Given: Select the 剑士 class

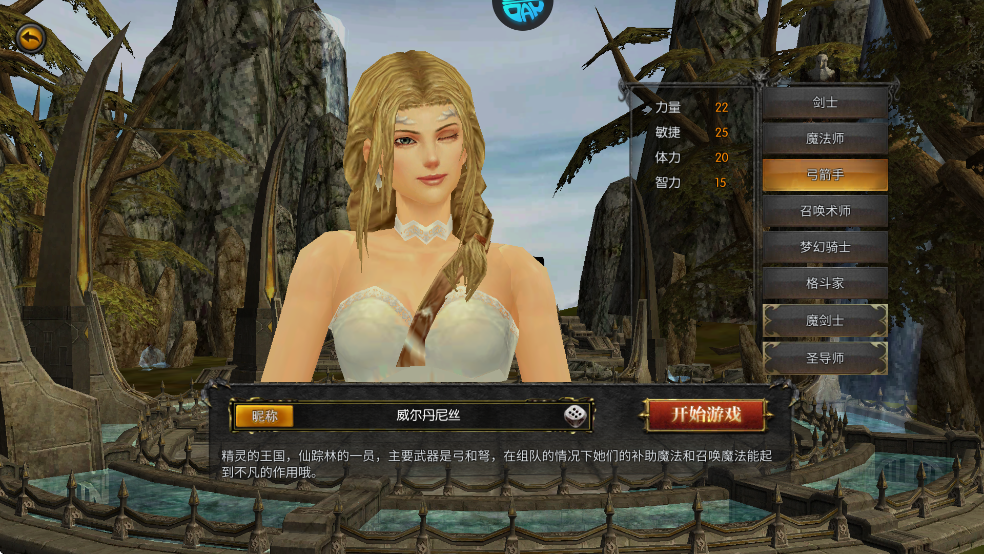Looking at the screenshot, I should (x=825, y=103).
